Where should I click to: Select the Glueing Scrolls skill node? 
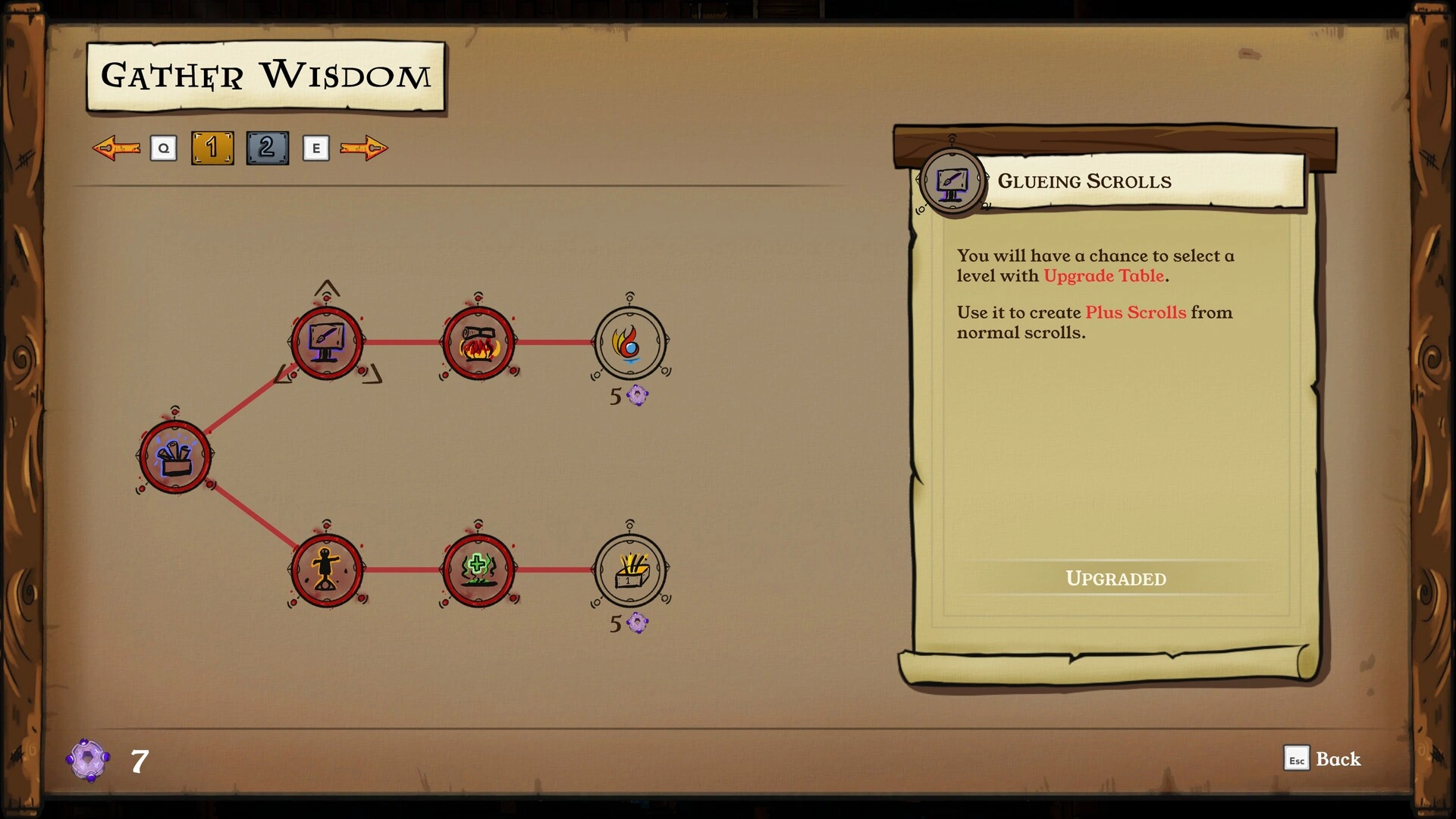[327, 343]
